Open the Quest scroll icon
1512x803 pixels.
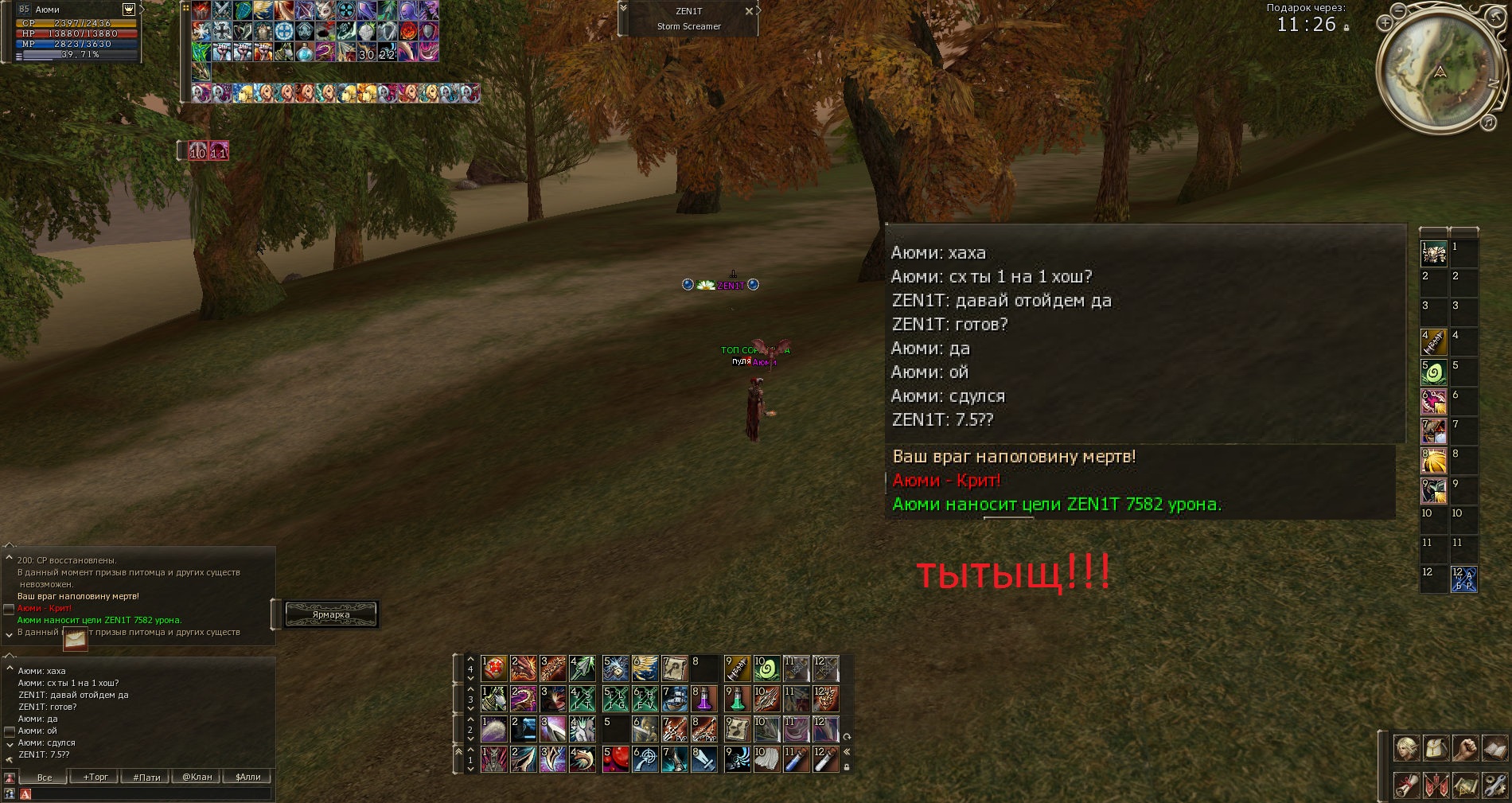1405,785
